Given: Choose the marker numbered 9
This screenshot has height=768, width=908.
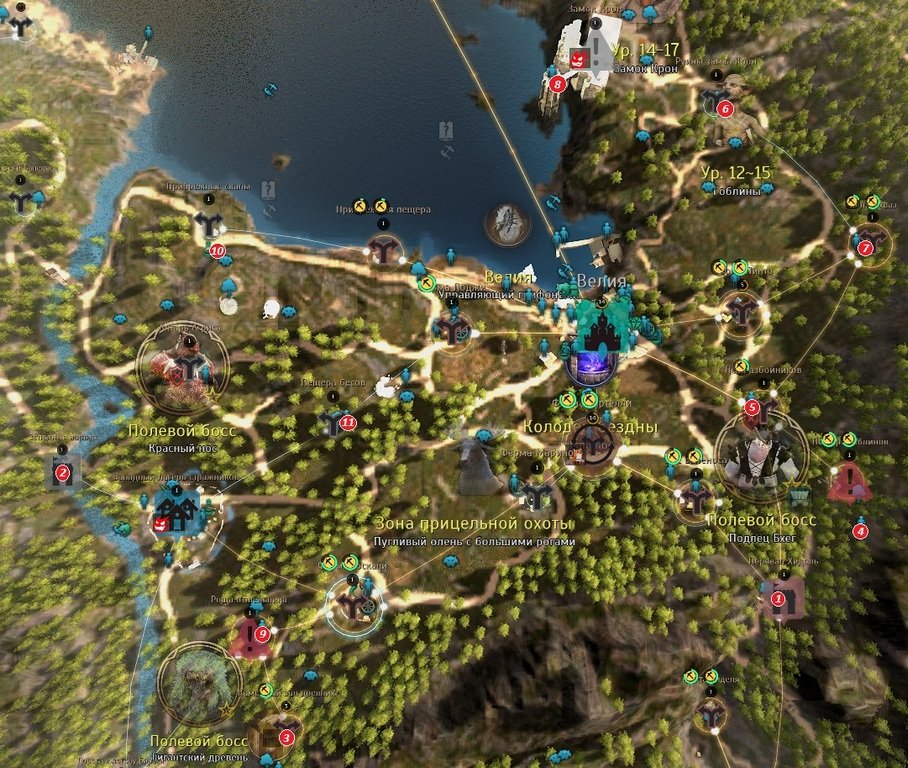Looking at the screenshot, I should point(262,632).
